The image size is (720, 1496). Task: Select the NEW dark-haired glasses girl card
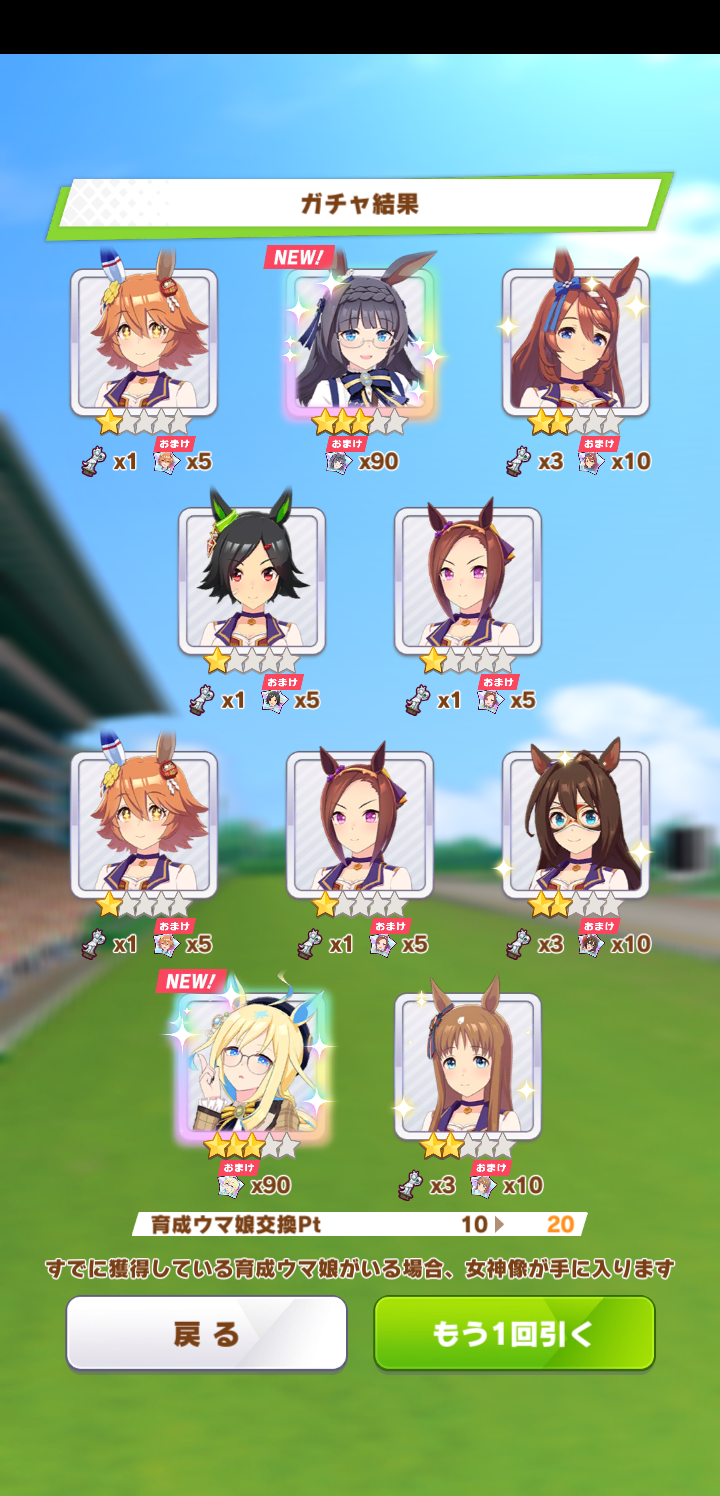click(360, 342)
